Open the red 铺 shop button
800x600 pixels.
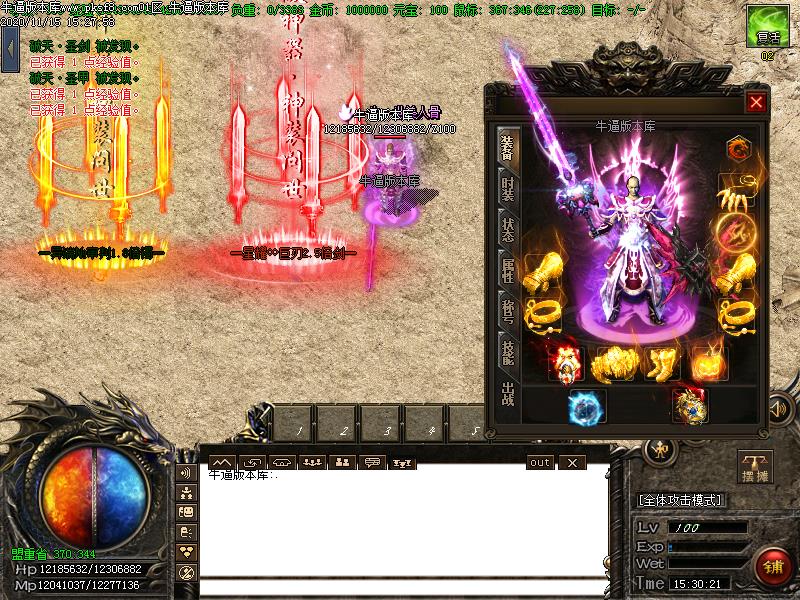click(x=770, y=564)
